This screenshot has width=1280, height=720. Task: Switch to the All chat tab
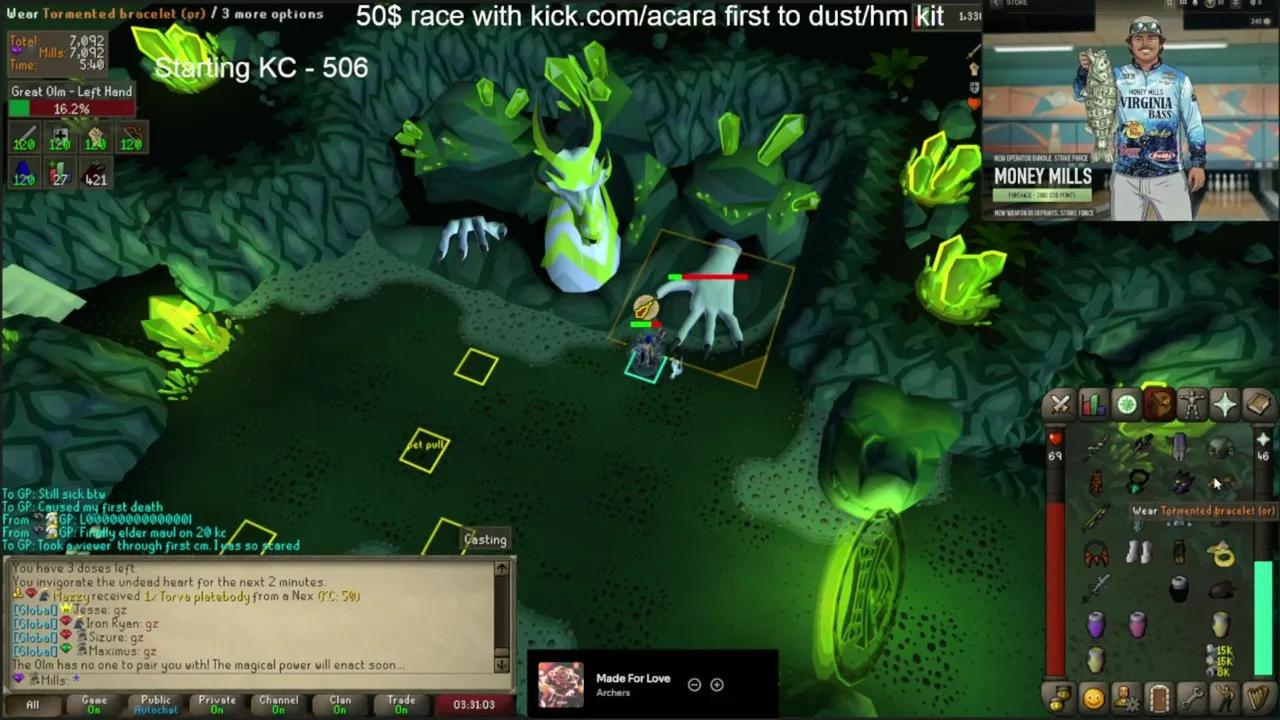(x=31, y=704)
